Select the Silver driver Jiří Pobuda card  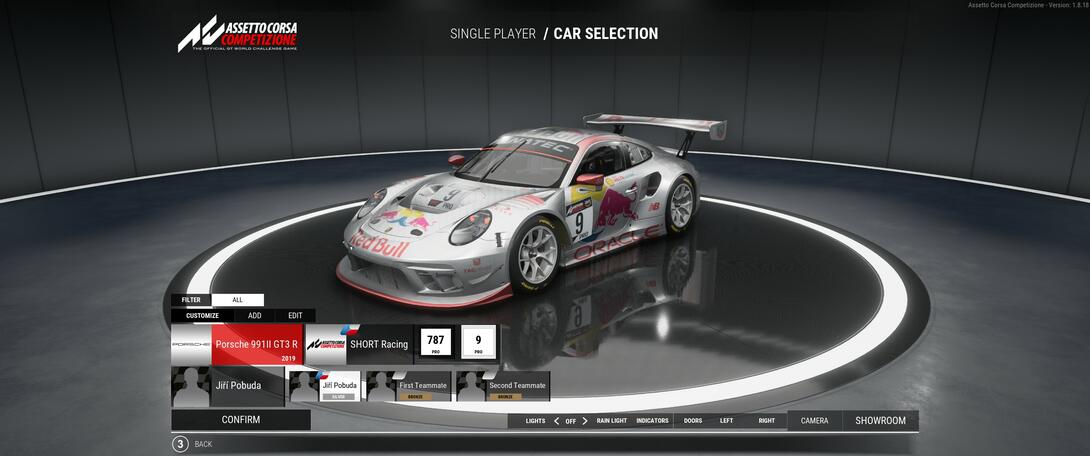pos(325,387)
